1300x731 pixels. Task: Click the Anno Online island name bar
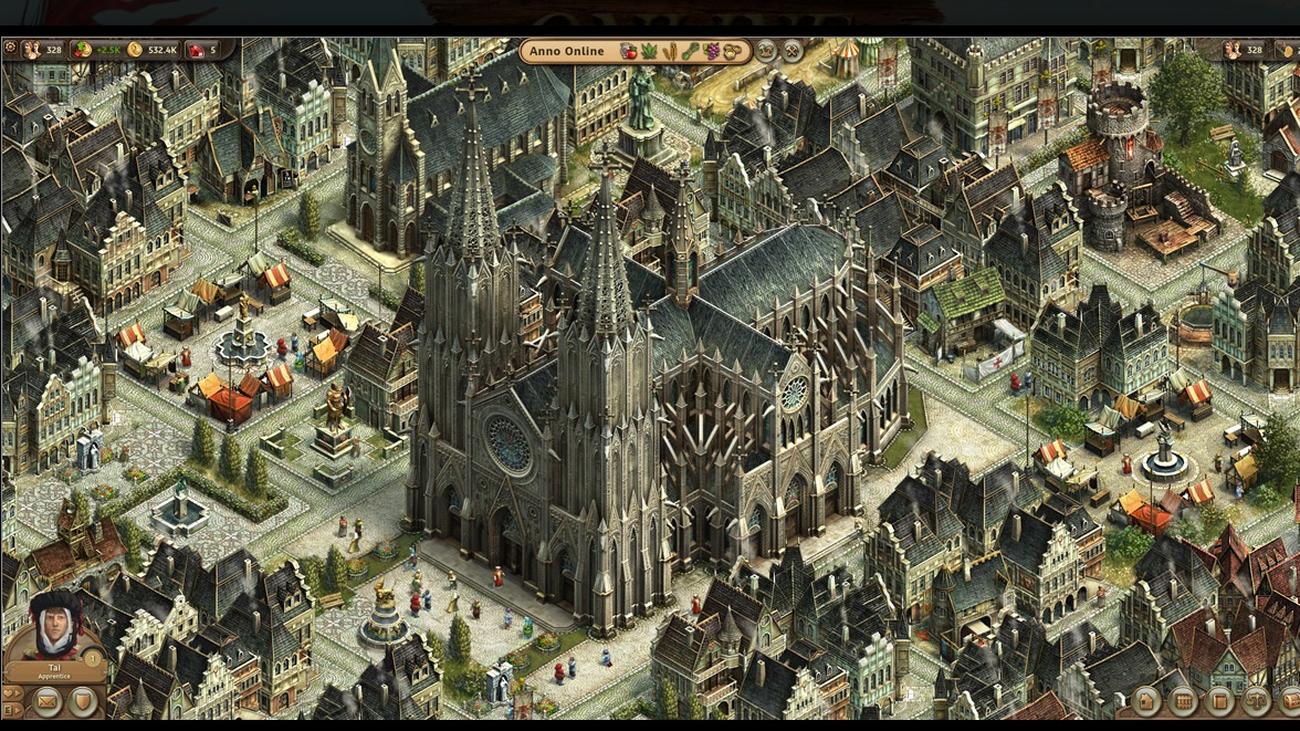[x=567, y=51]
